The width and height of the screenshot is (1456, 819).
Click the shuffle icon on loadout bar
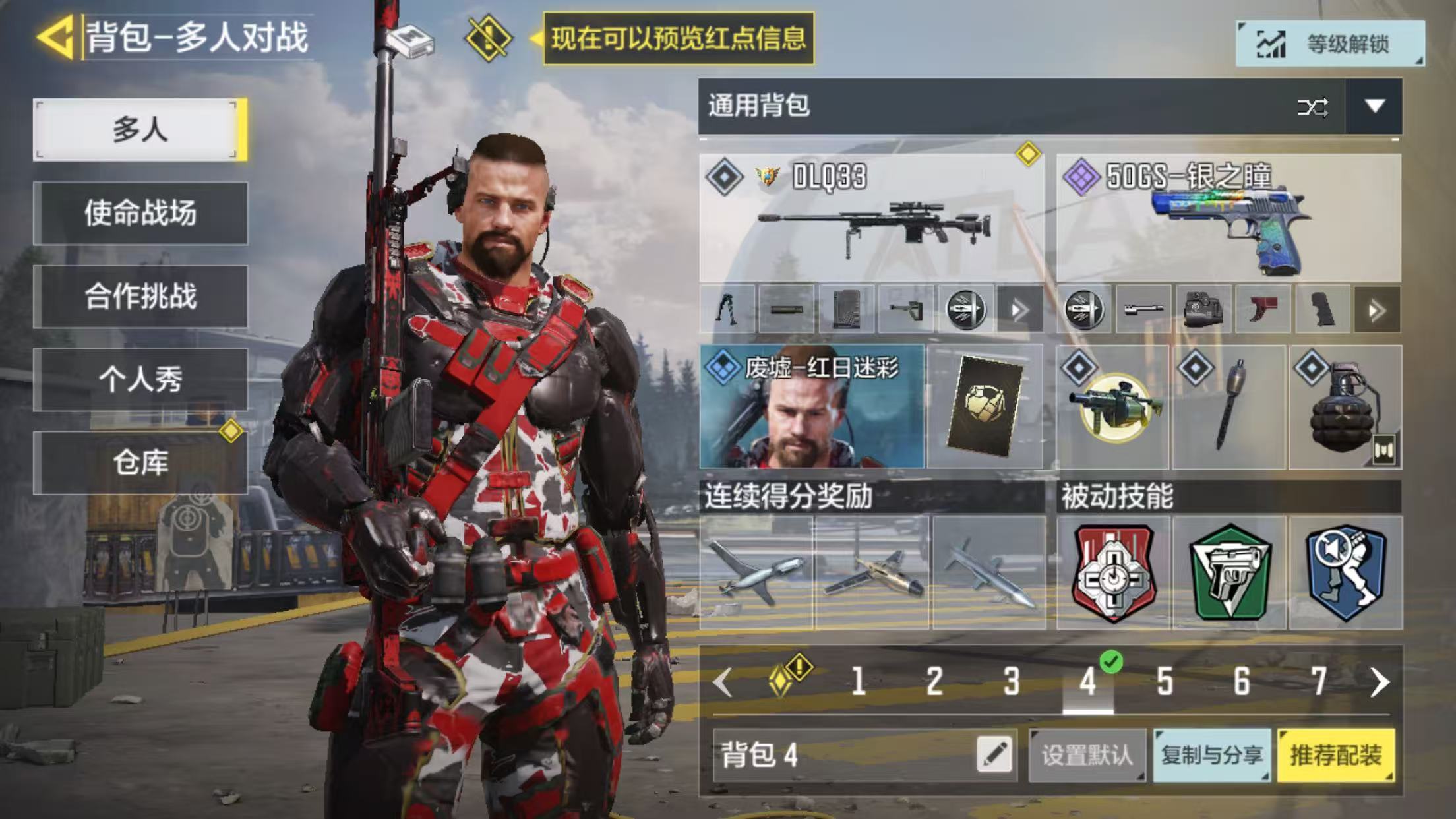[x=1312, y=107]
